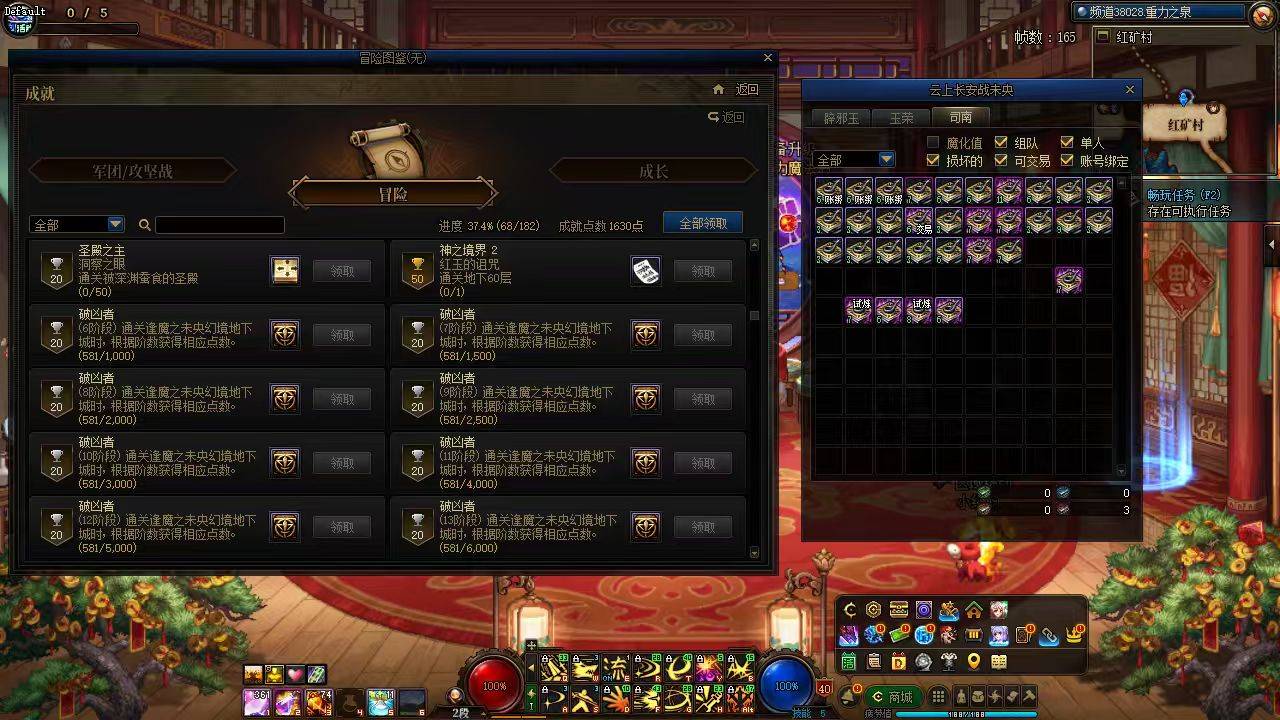The image size is (1280, 720).
Task: Switch to the 成长 tab
Action: coord(655,171)
